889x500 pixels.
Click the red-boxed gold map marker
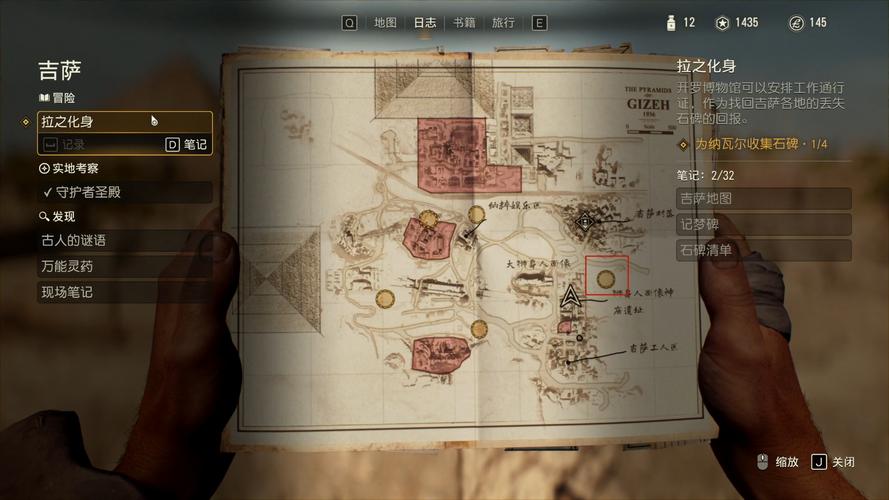[605, 277]
